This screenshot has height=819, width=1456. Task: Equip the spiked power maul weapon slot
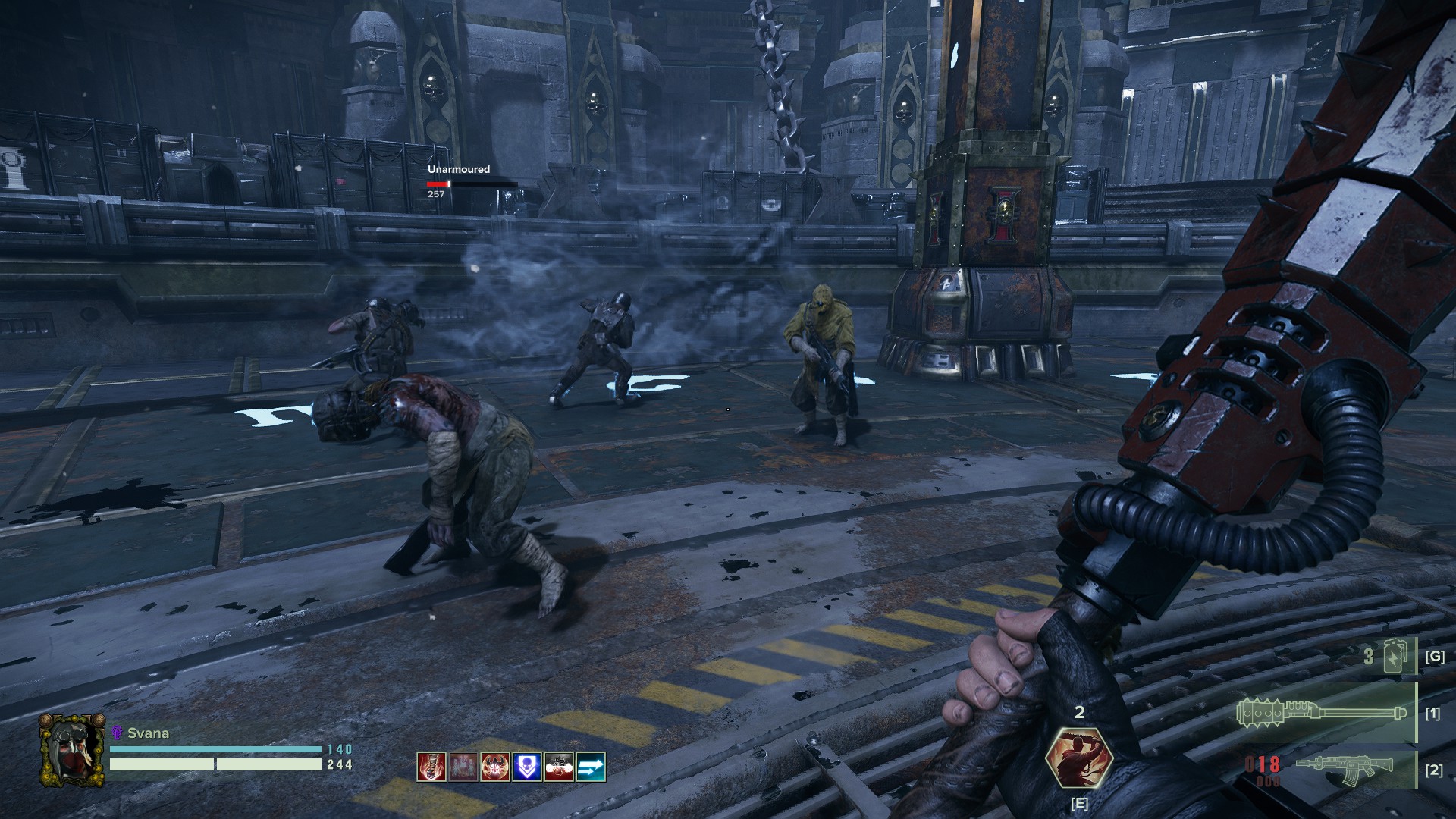tap(1321, 713)
